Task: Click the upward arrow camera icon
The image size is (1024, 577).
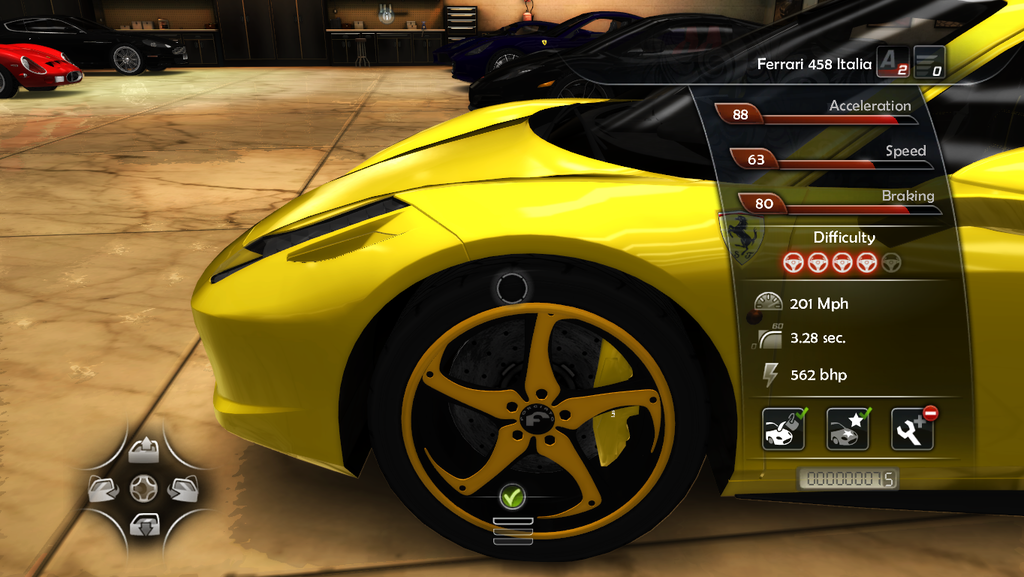Action: pos(143,450)
